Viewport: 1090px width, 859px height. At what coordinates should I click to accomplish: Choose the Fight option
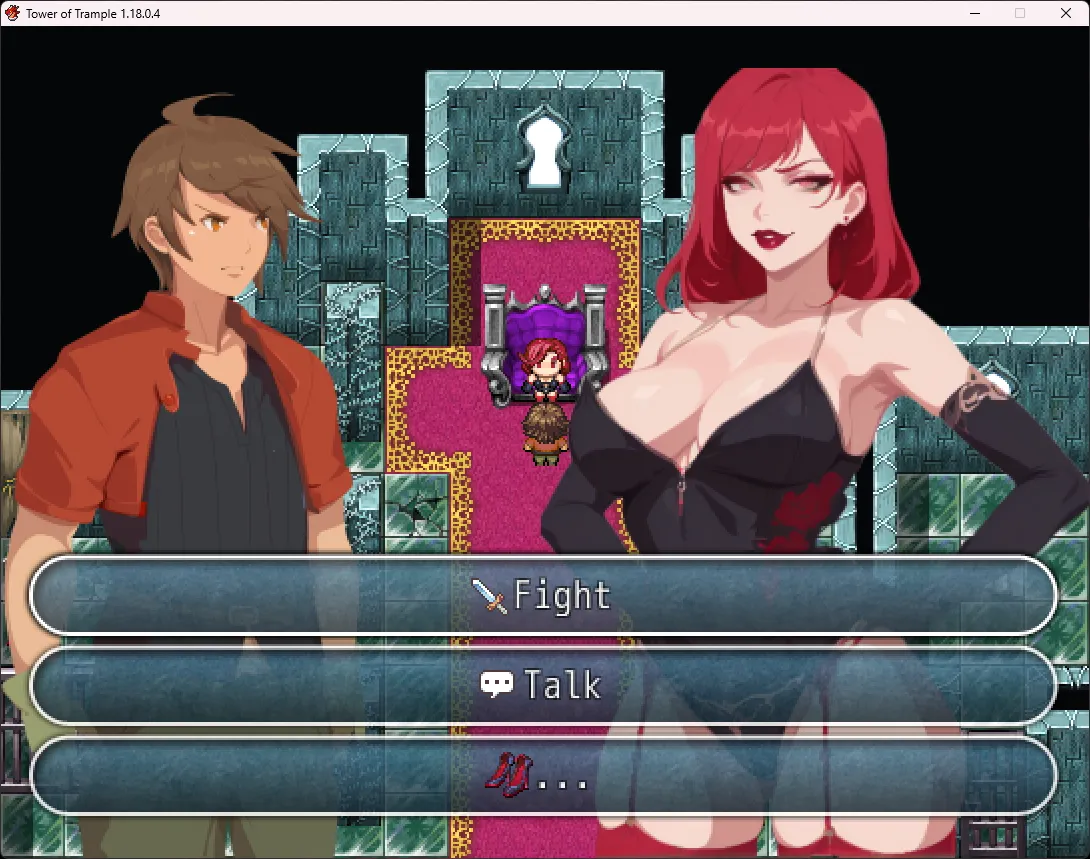(543, 596)
